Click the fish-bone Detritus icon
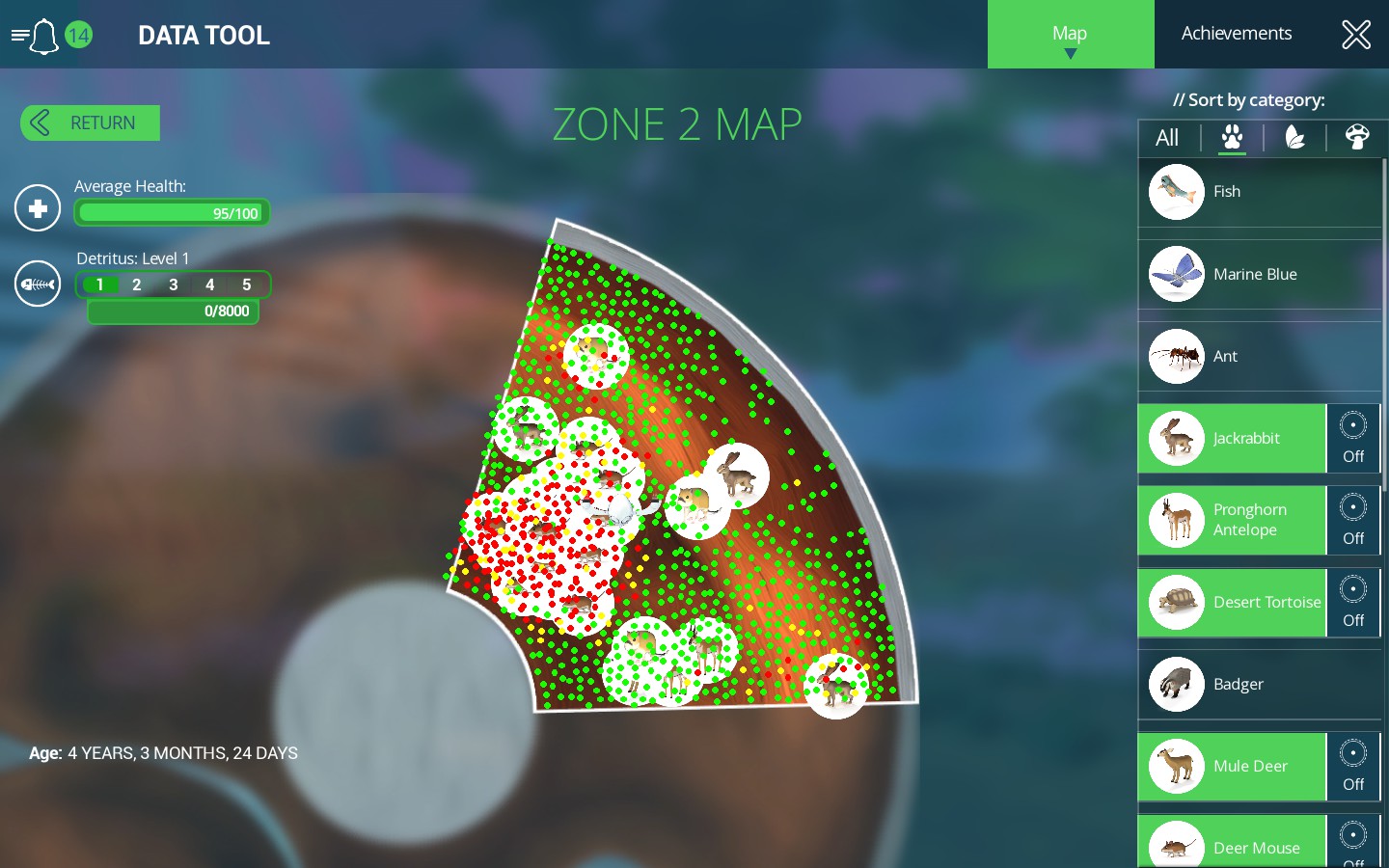 click(x=37, y=283)
